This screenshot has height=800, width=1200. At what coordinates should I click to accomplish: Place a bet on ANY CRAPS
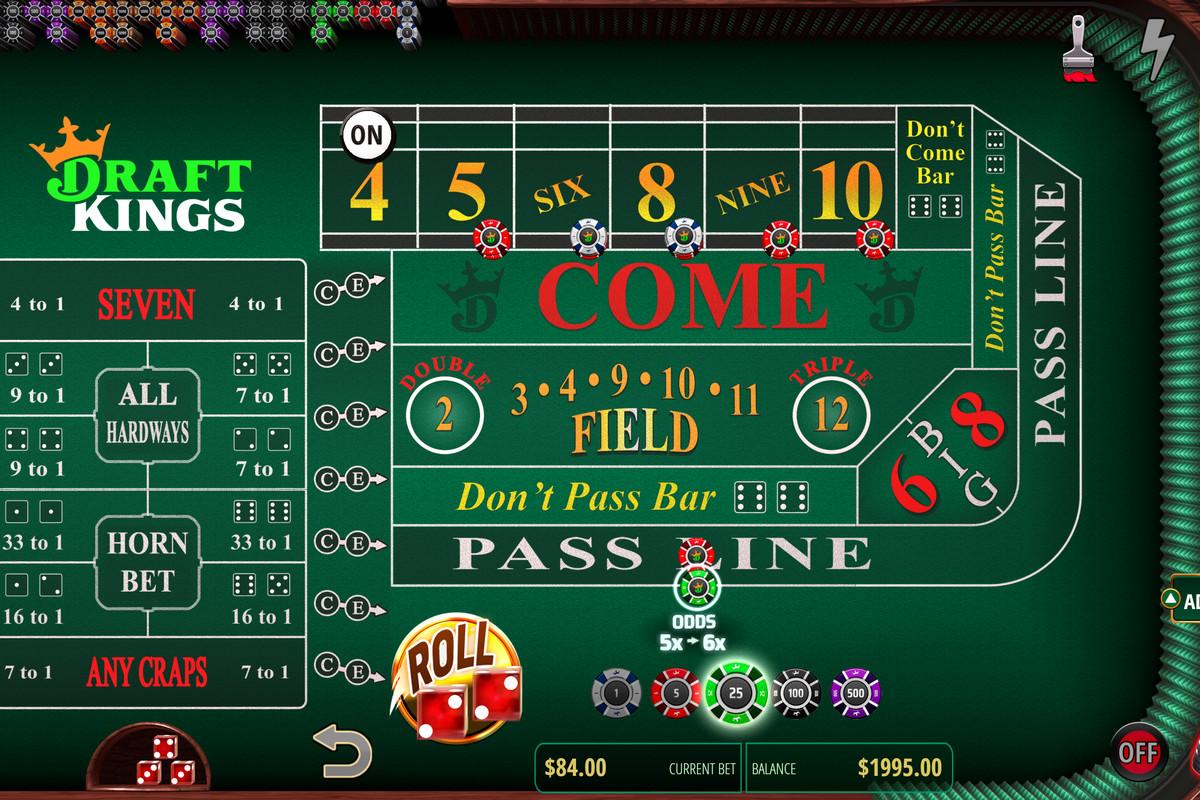145,672
